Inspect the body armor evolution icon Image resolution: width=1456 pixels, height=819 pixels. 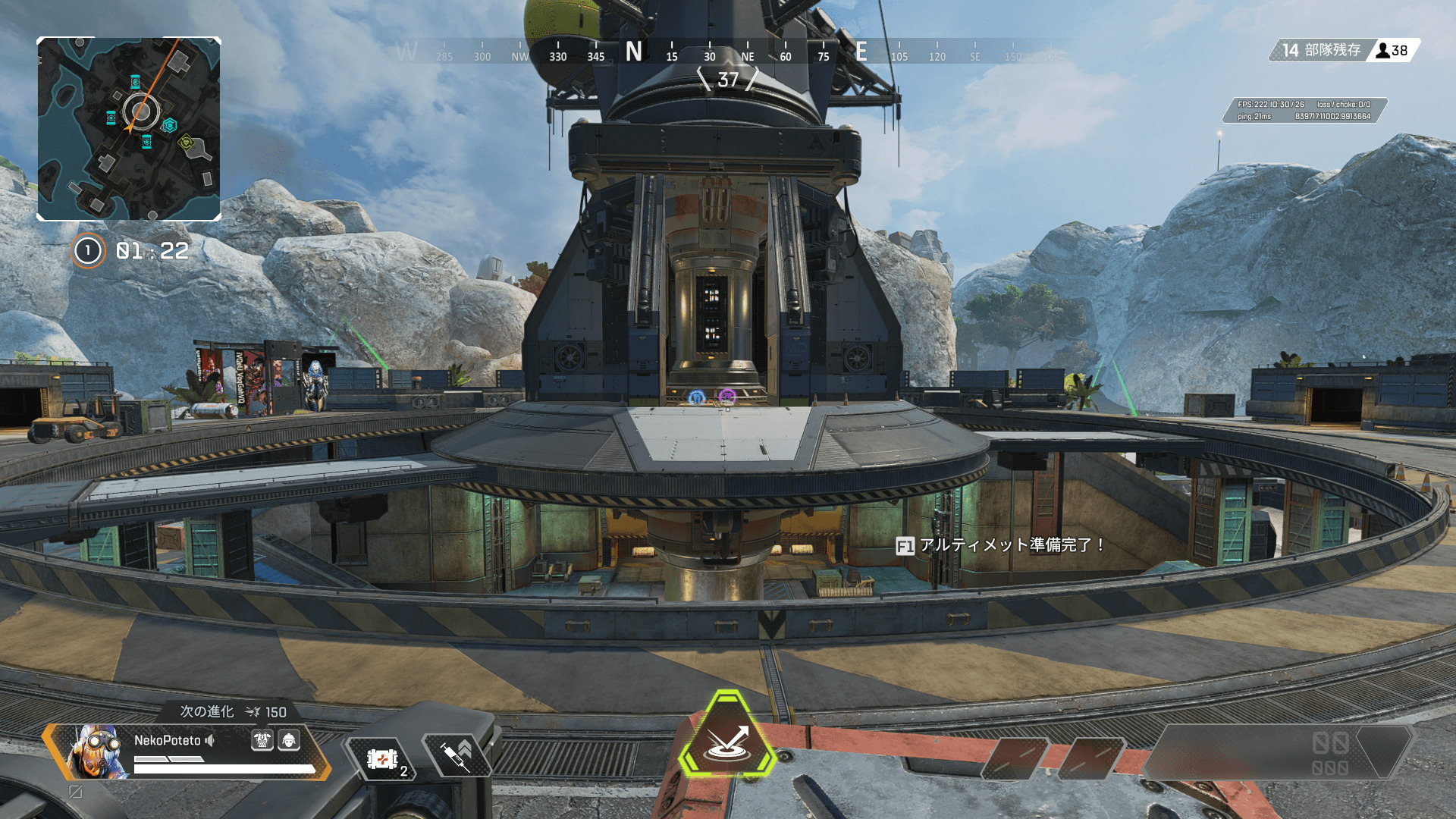[262, 740]
